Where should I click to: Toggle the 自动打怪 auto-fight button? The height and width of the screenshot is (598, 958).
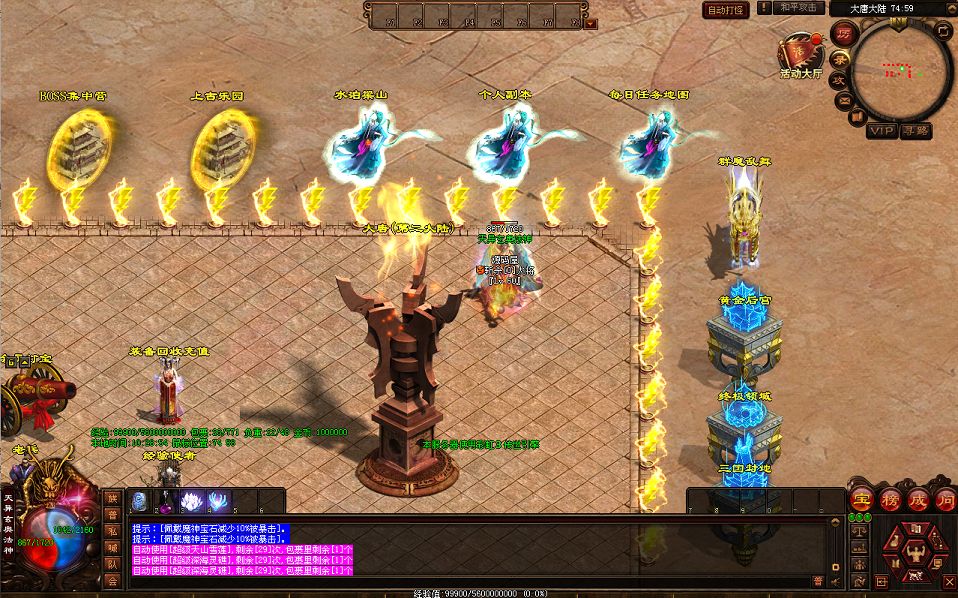pos(725,10)
